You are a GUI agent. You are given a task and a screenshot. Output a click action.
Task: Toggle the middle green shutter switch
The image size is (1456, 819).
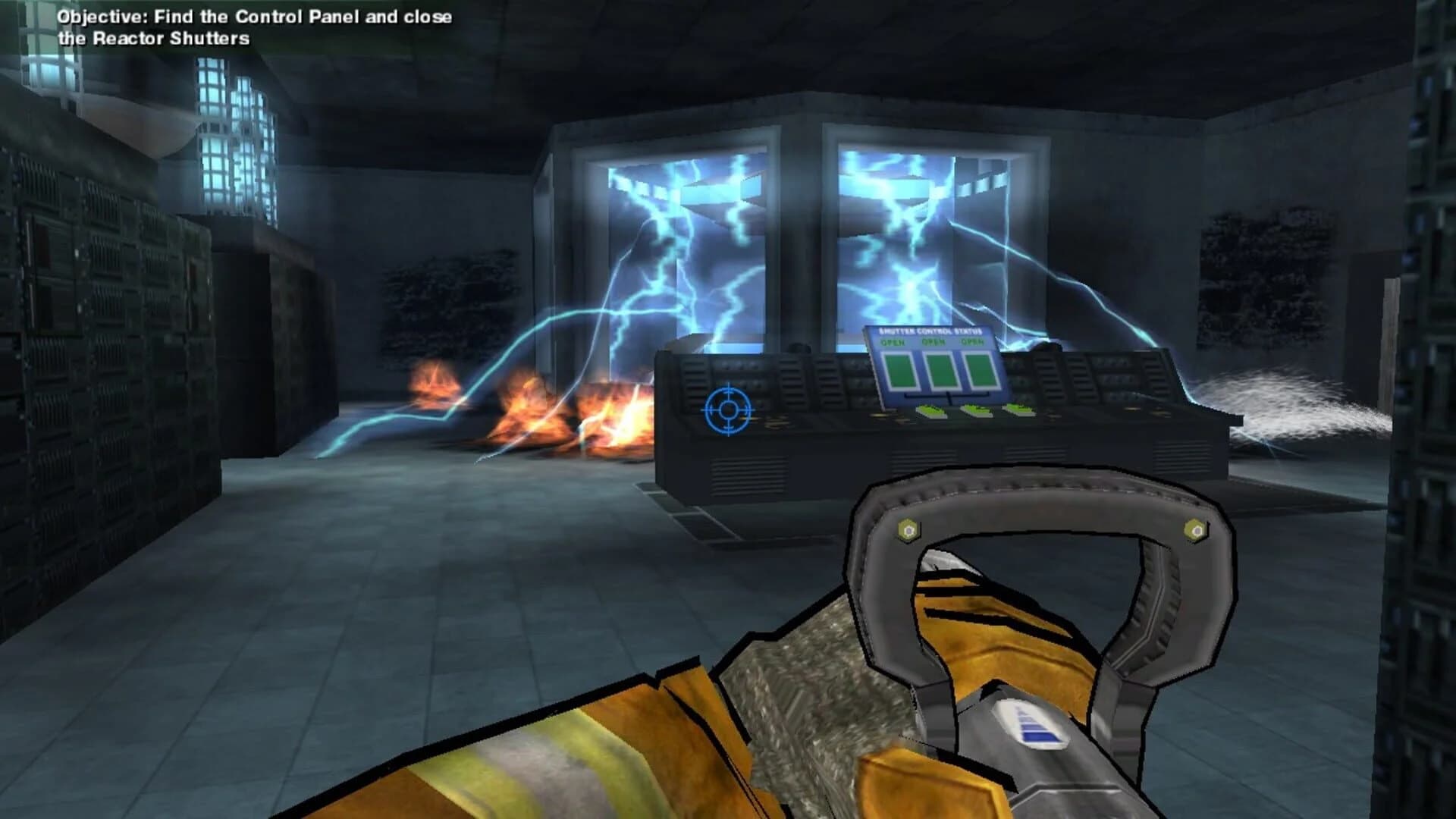click(977, 410)
